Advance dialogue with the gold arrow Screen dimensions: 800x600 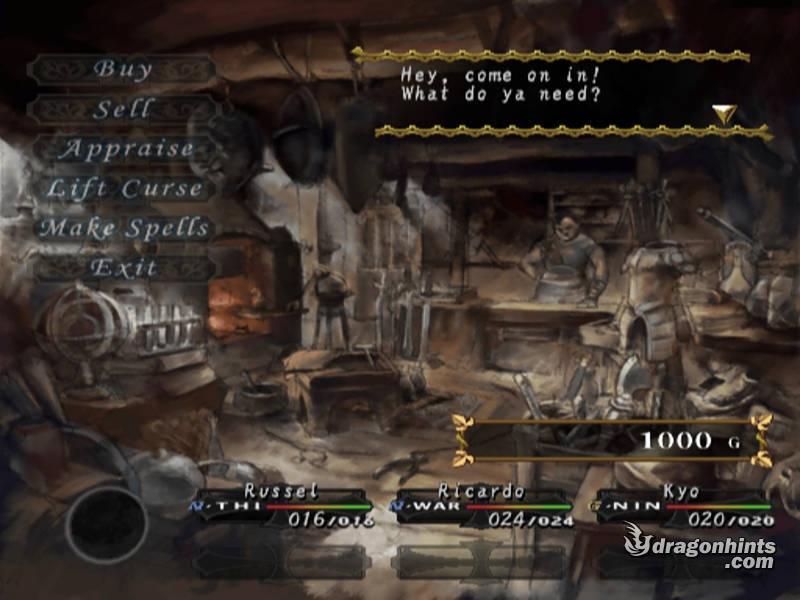point(724,114)
